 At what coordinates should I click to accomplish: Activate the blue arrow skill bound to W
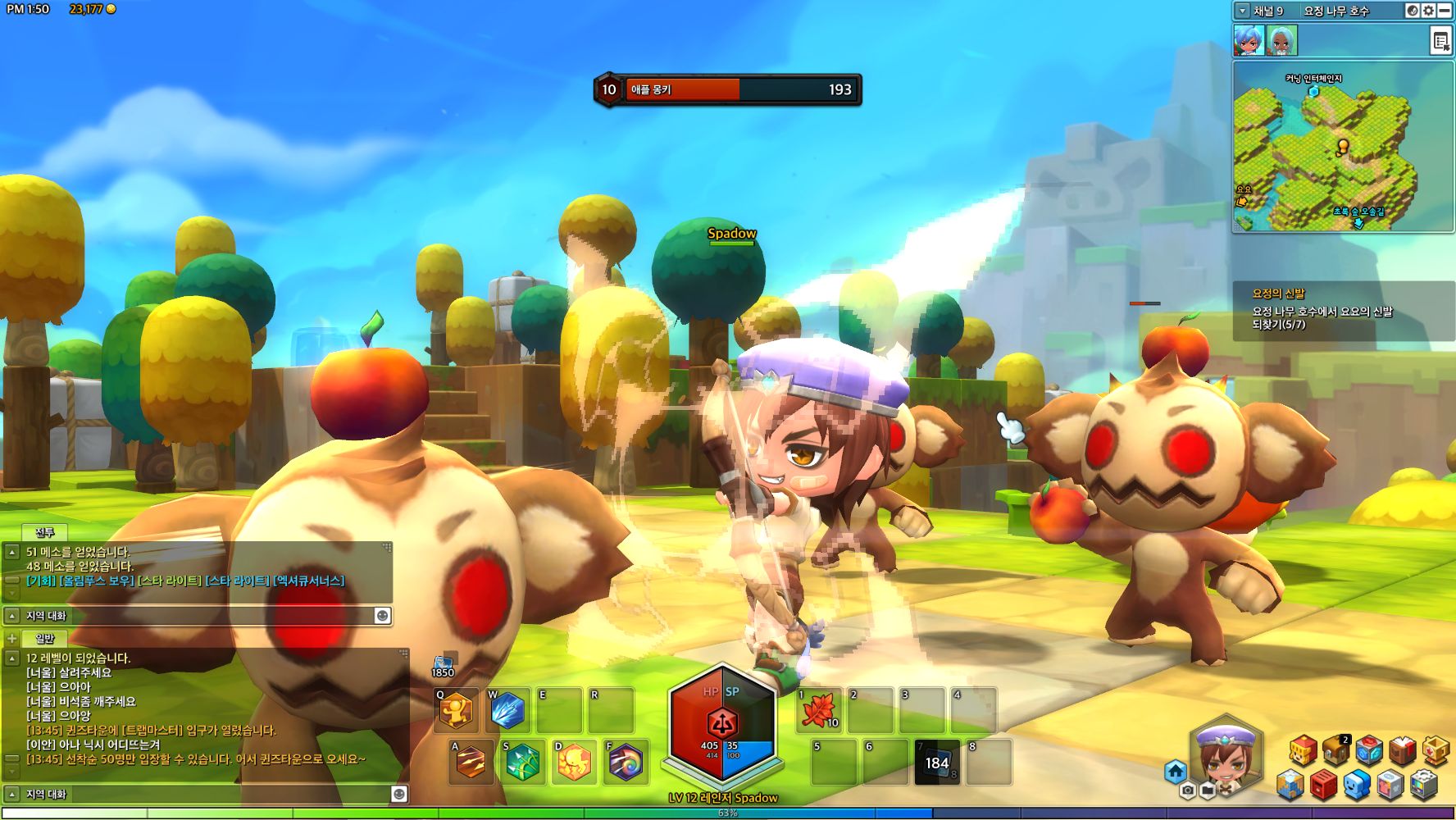point(508,712)
